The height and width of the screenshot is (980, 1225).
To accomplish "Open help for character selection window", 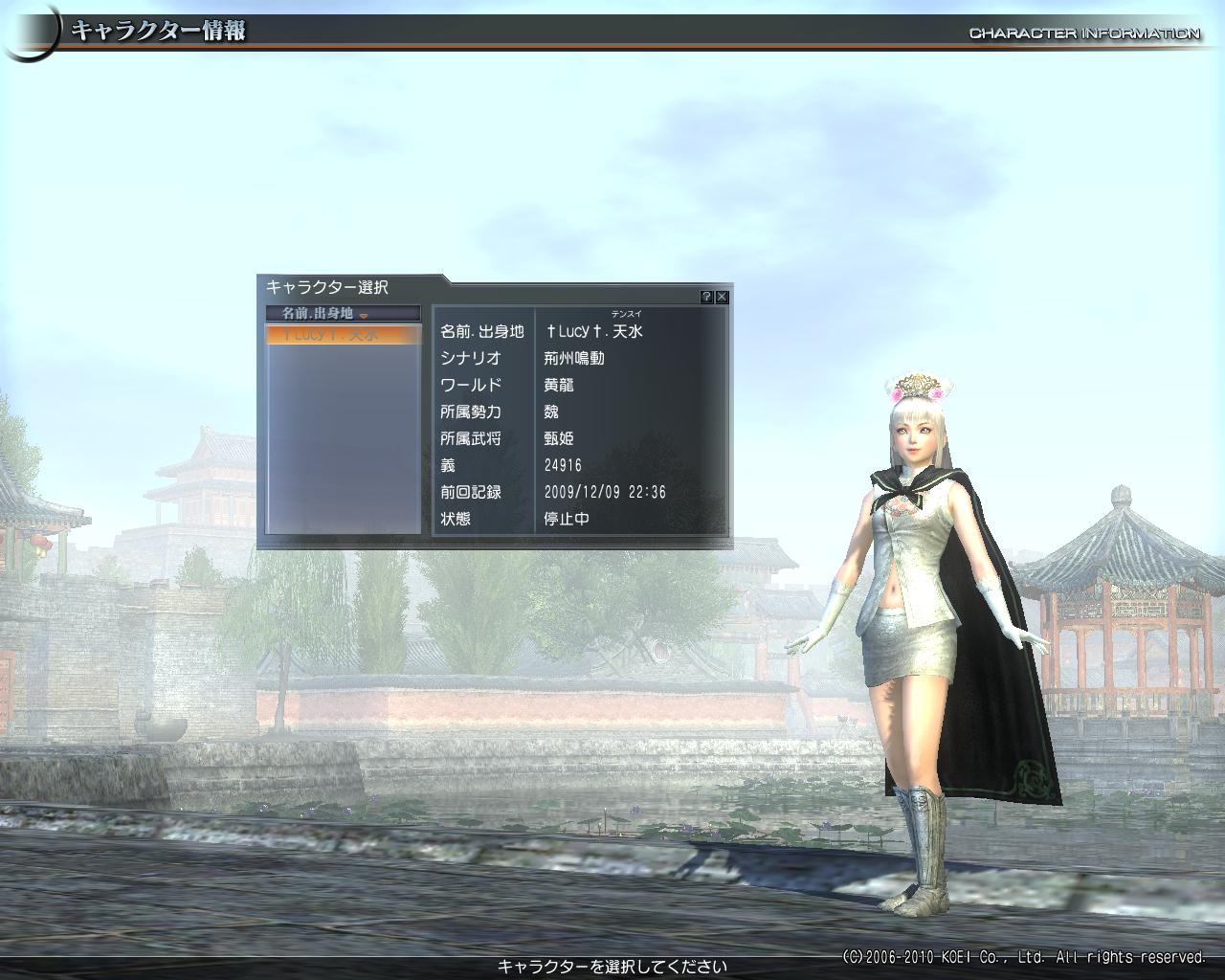I will pyautogui.click(x=706, y=297).
